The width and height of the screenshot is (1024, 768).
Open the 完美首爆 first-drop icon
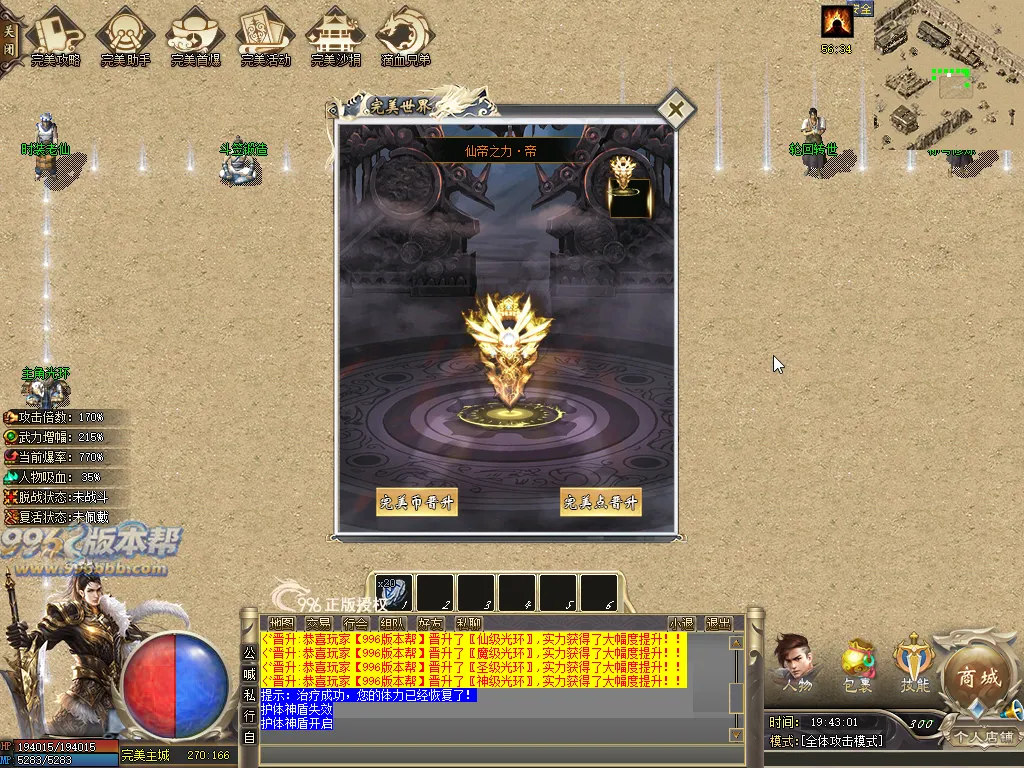[195, 36]
